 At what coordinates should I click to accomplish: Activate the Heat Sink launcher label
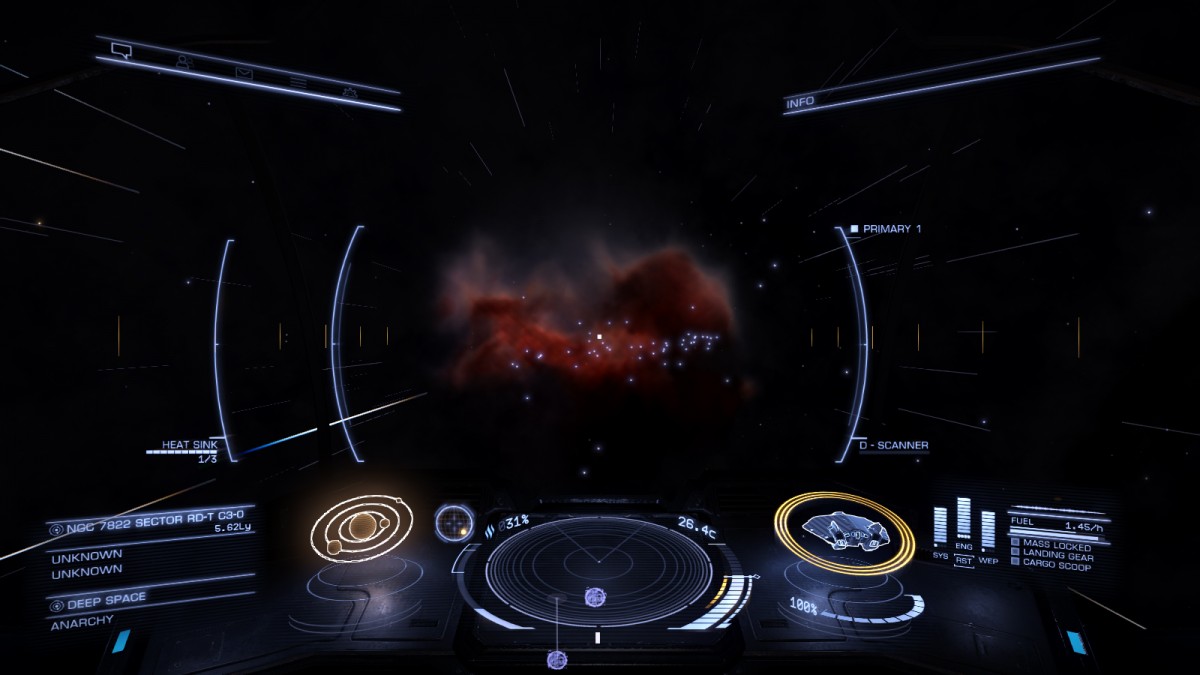point(189,445)
